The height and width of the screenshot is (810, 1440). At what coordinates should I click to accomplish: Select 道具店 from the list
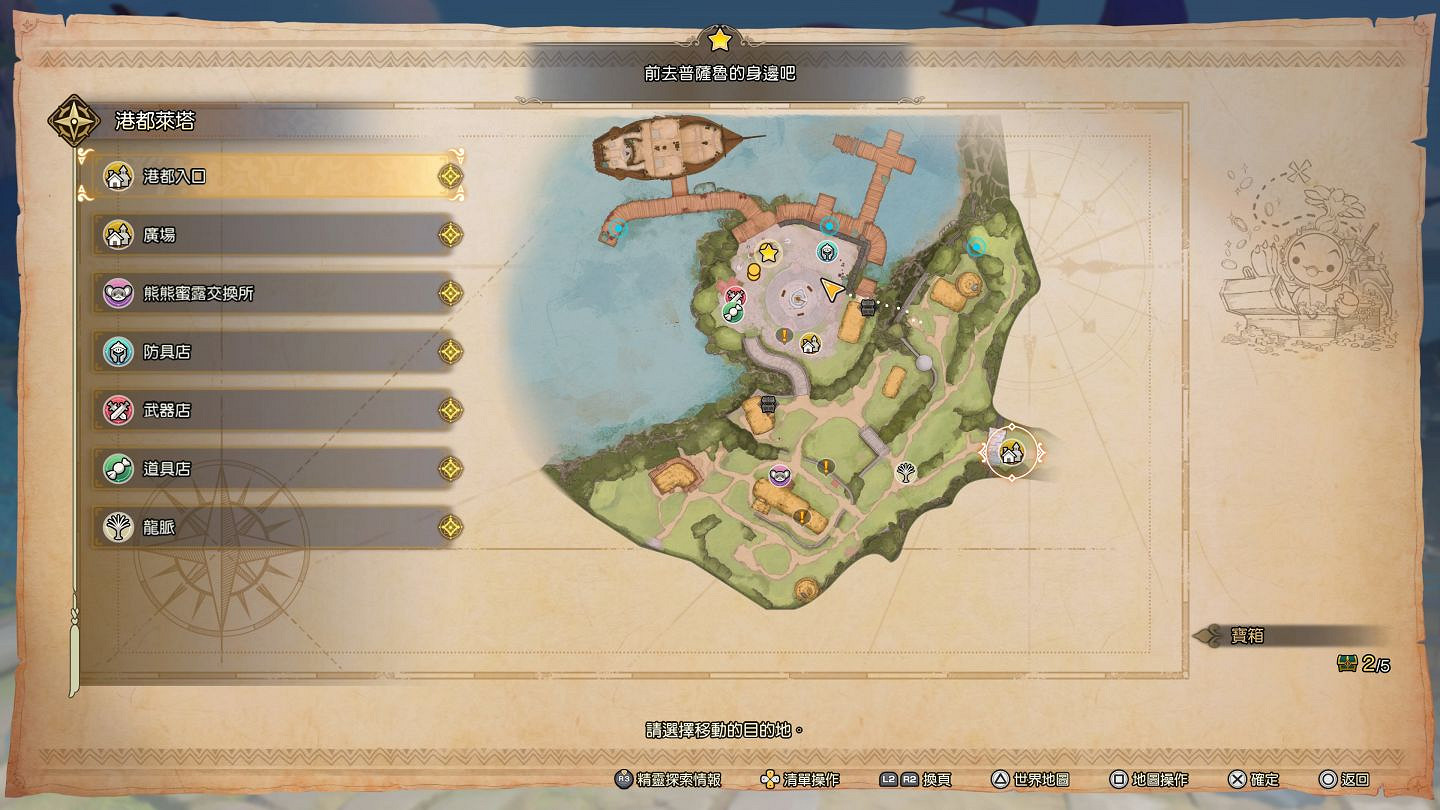(x=270, y=468)
